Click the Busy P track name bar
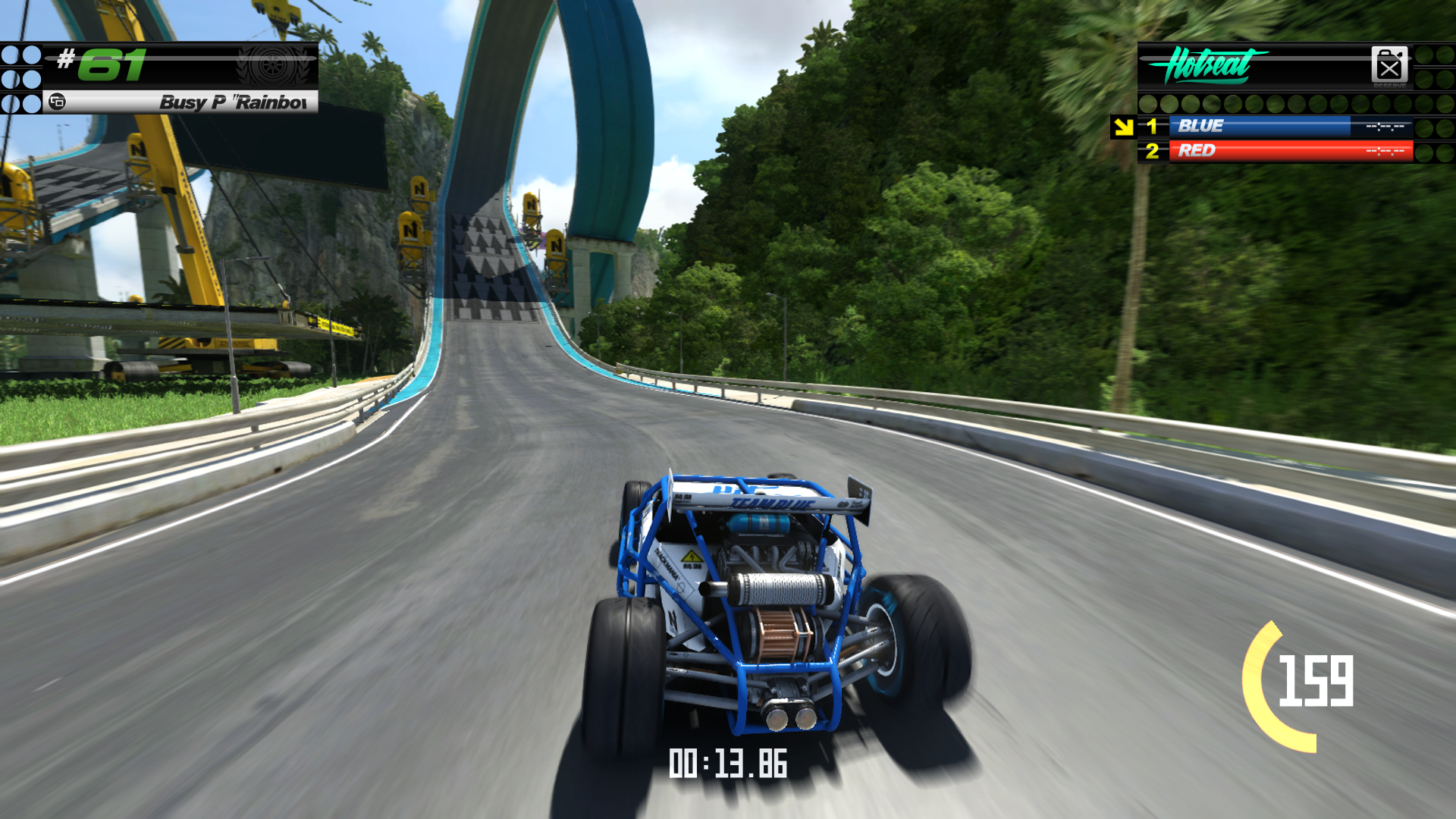This screenshot has width=1456, height=819. 182,102
